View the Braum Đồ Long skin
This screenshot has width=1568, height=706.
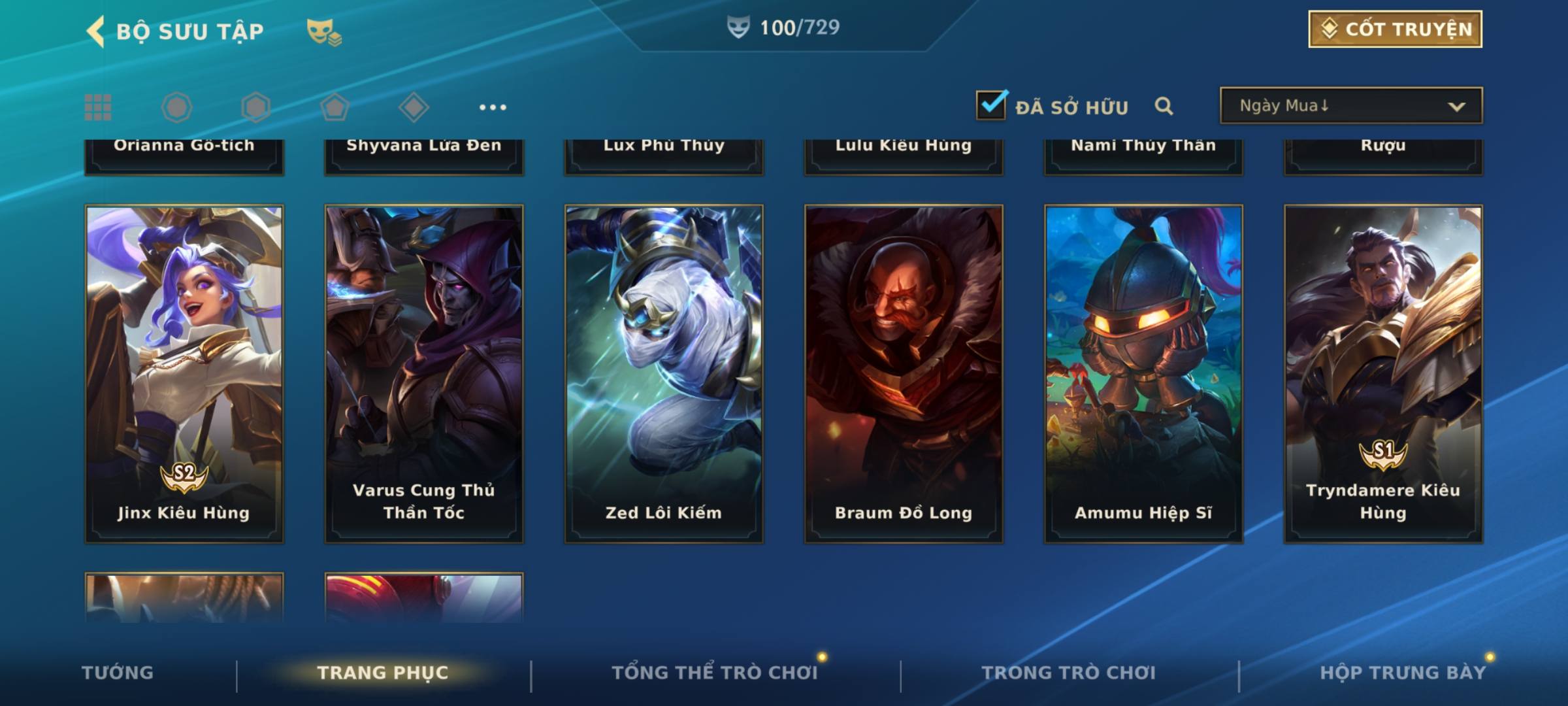(904, 373)
